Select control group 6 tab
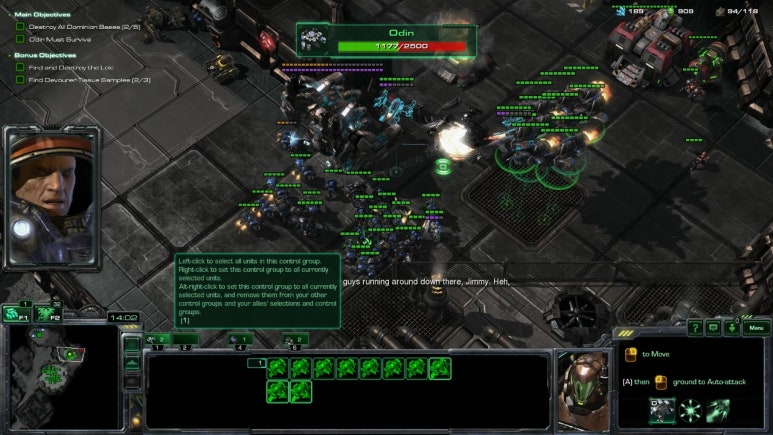 (296, 340)
